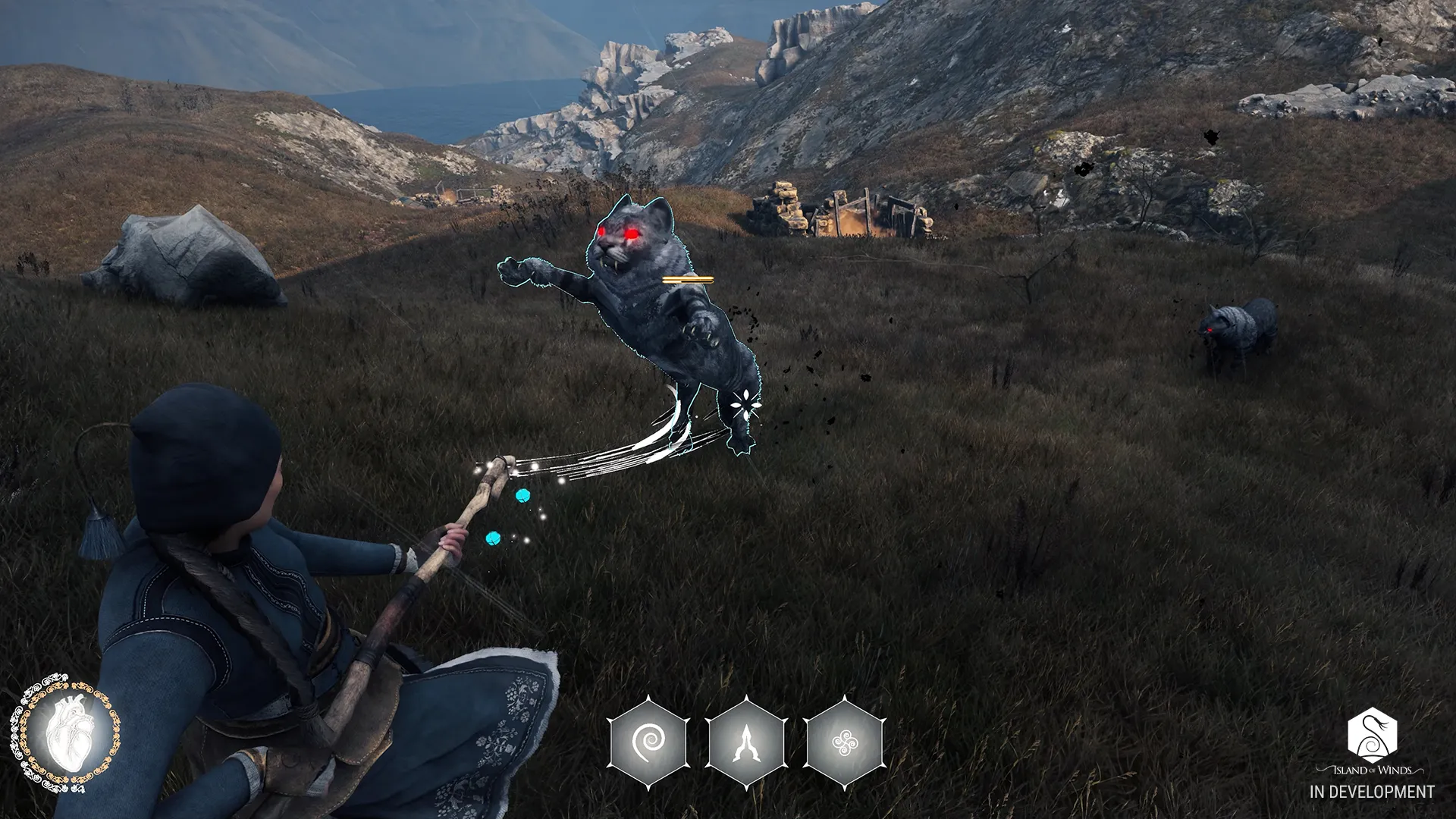
Task: Select the pointed arch spell icon
Action: (x=746, y=742)
